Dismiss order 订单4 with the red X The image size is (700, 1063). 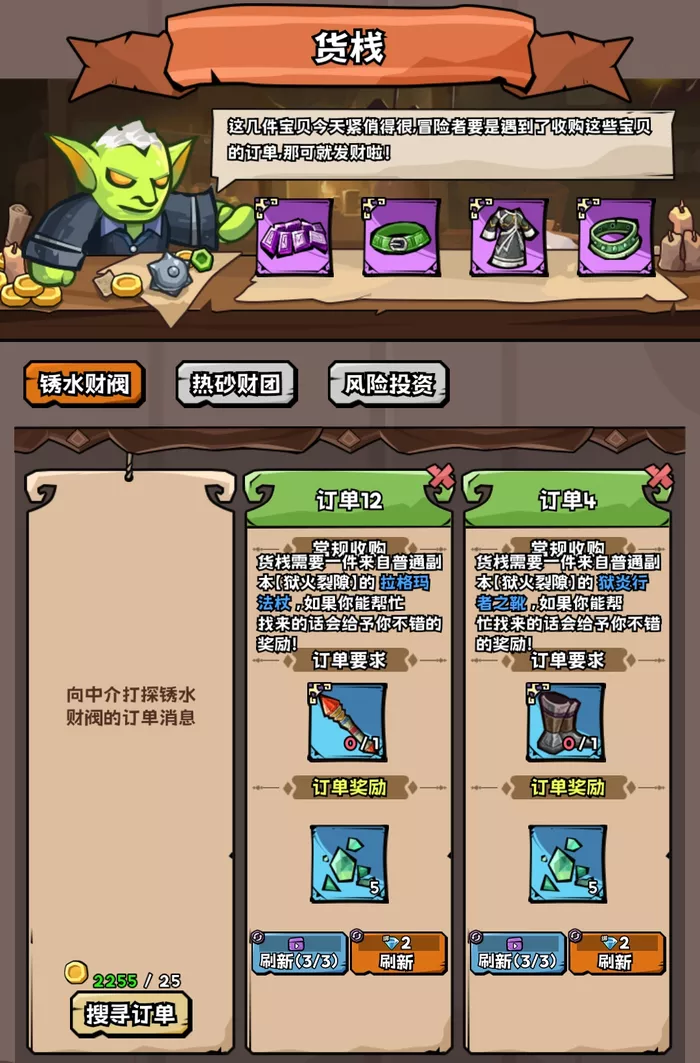click(x=659, y=476)
